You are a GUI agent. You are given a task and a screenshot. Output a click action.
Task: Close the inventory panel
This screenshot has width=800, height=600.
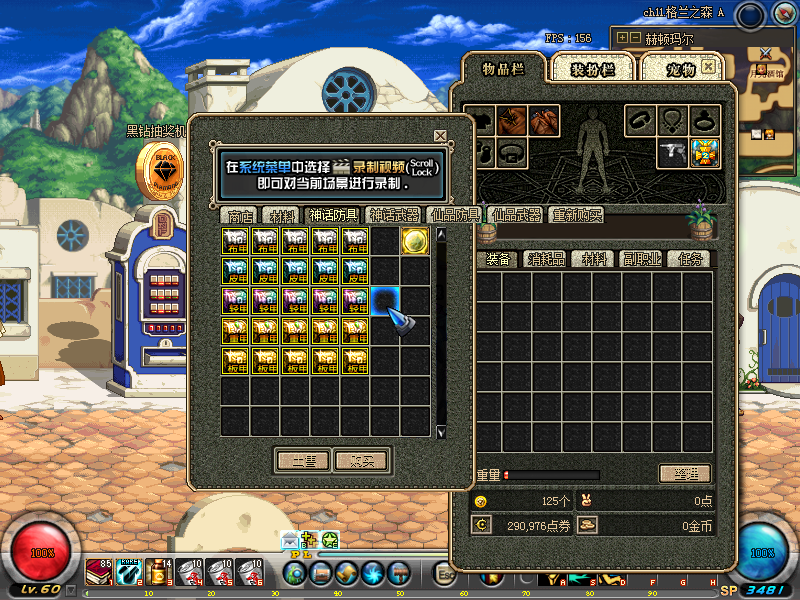[x=708, y=66]
